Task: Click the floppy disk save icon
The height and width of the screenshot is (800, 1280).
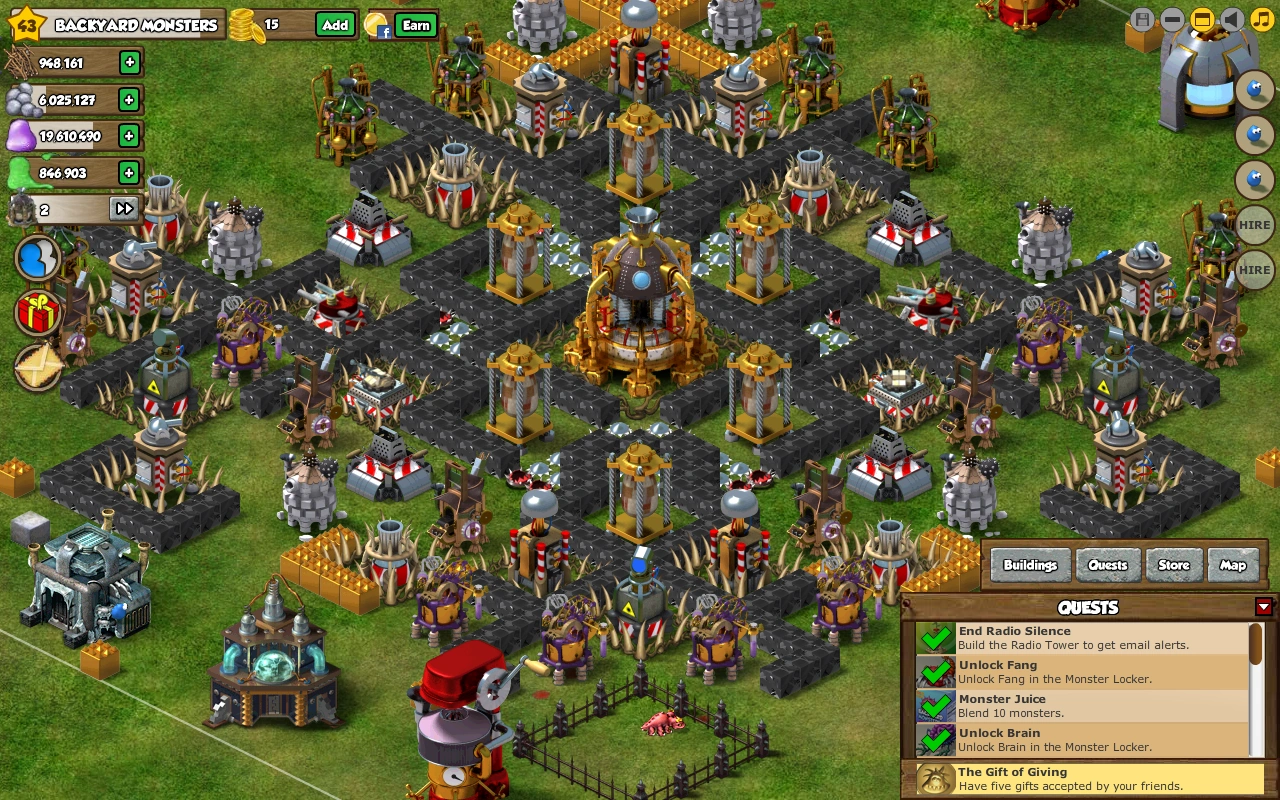Action: pyautogui.click(x=1142, y=20)
